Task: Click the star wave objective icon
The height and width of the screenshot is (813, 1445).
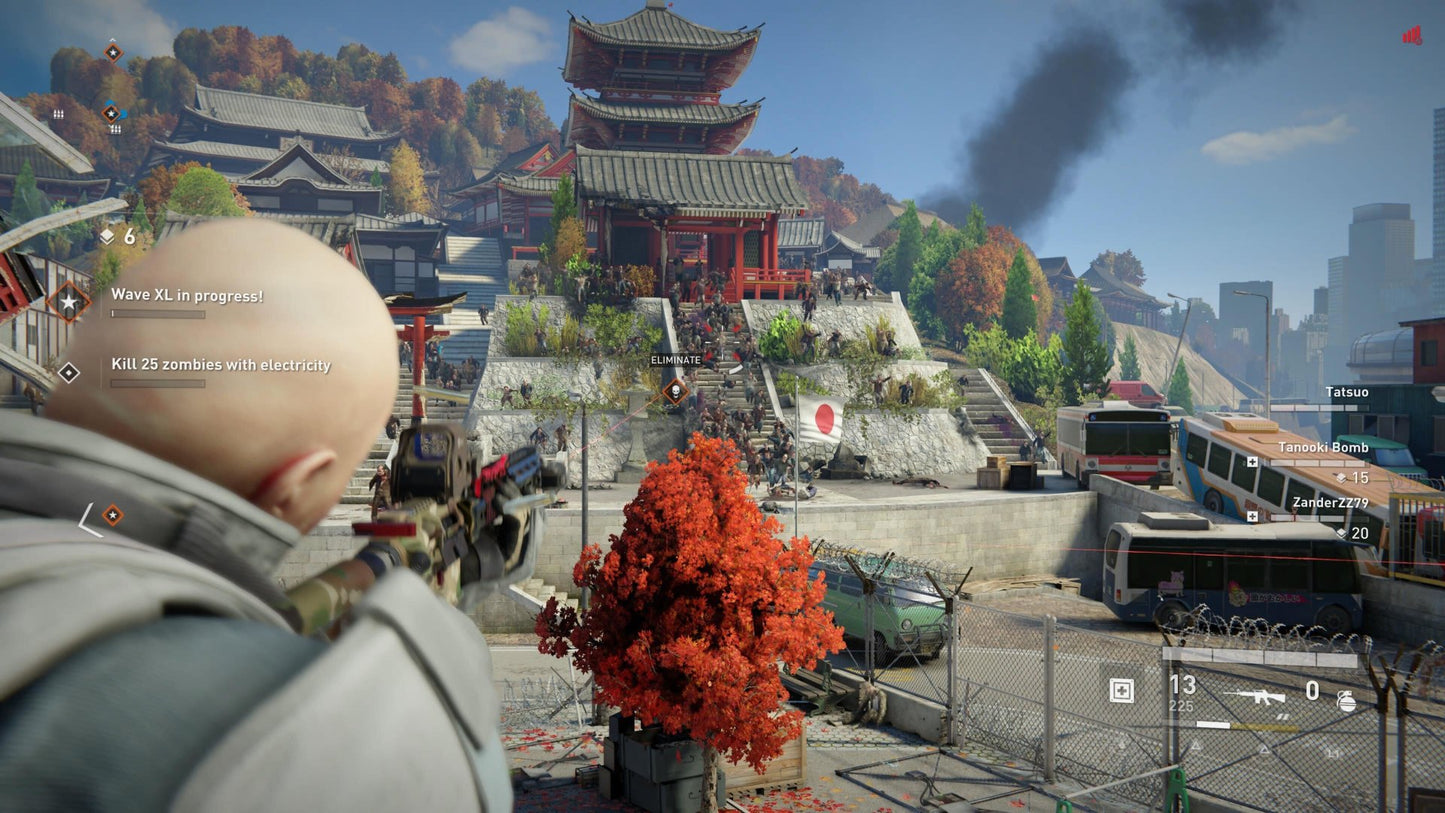Action: pyautogui.click(x=68, y=302)
